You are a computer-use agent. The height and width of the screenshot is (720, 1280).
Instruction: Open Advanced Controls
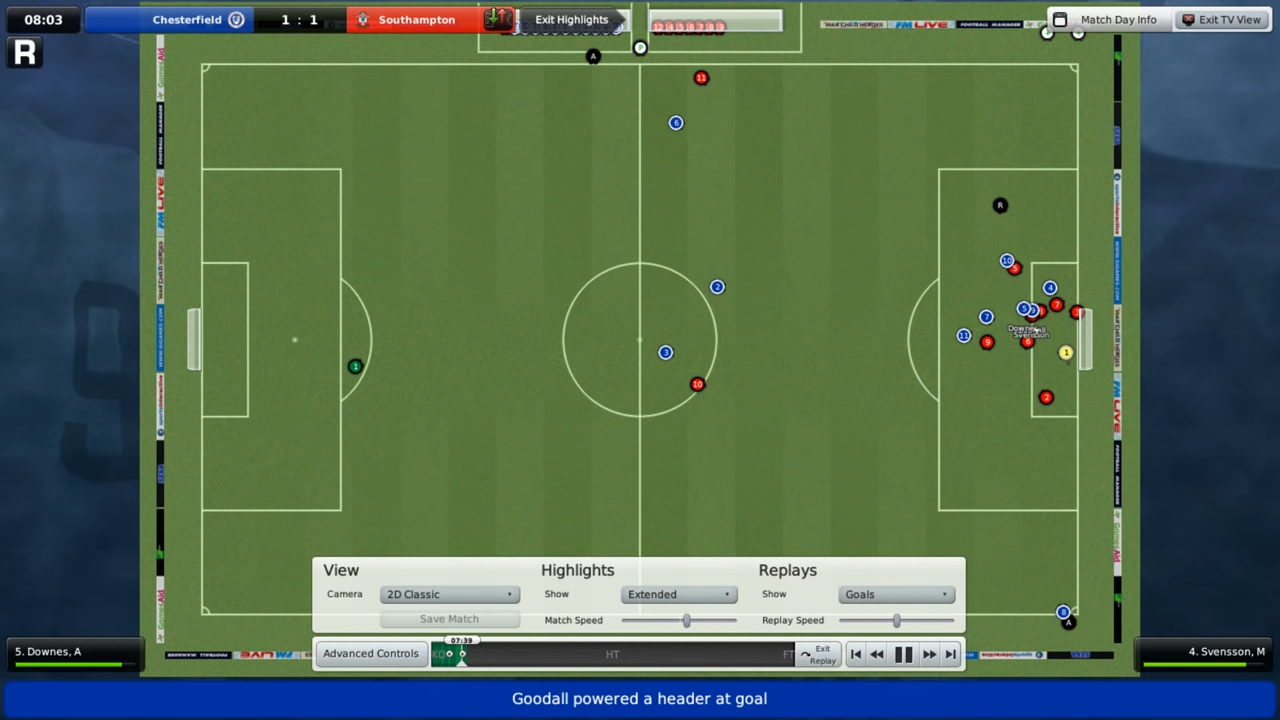[x=370, y=653]
